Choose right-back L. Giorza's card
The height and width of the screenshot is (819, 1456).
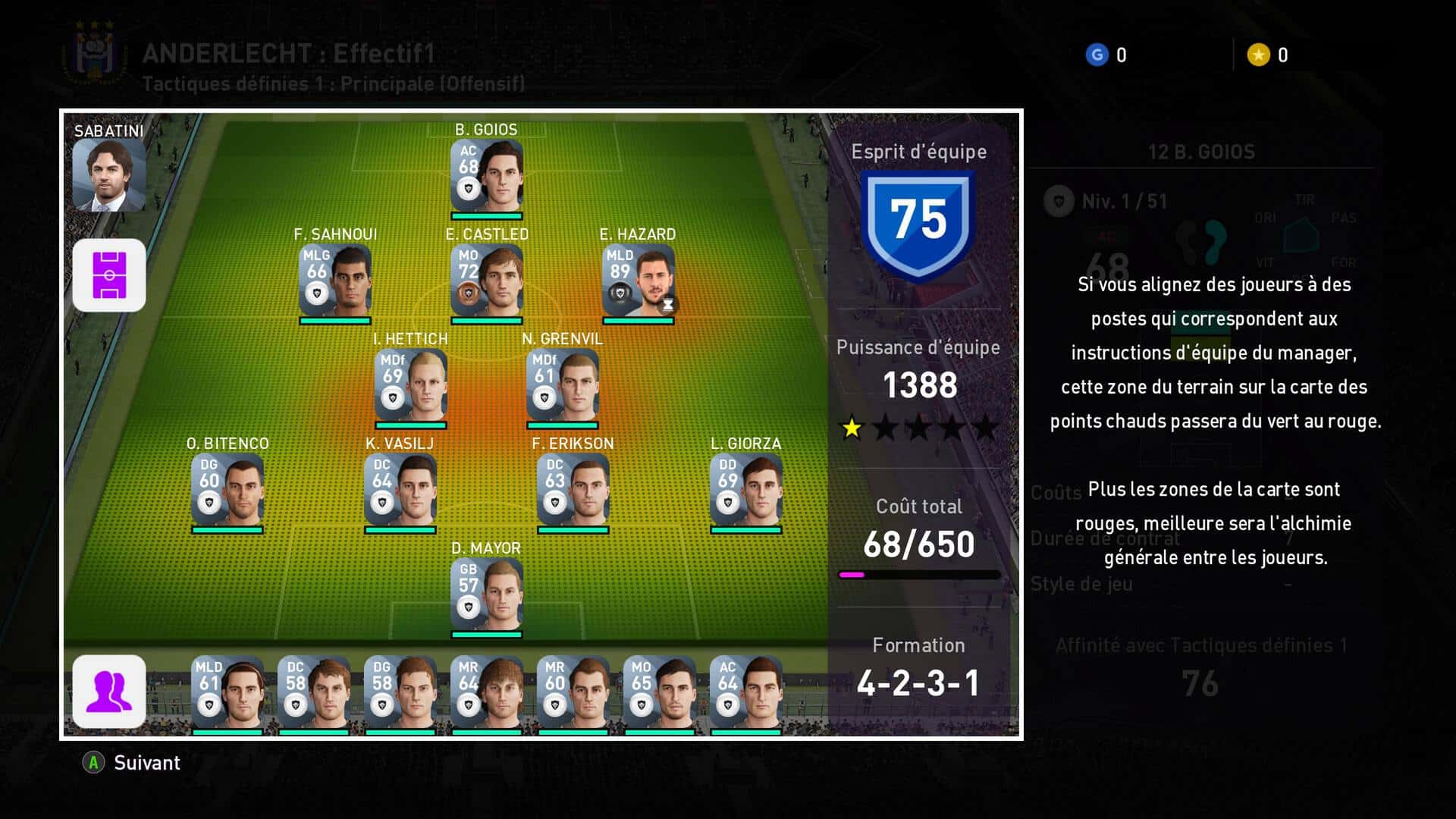coord(745,490)
